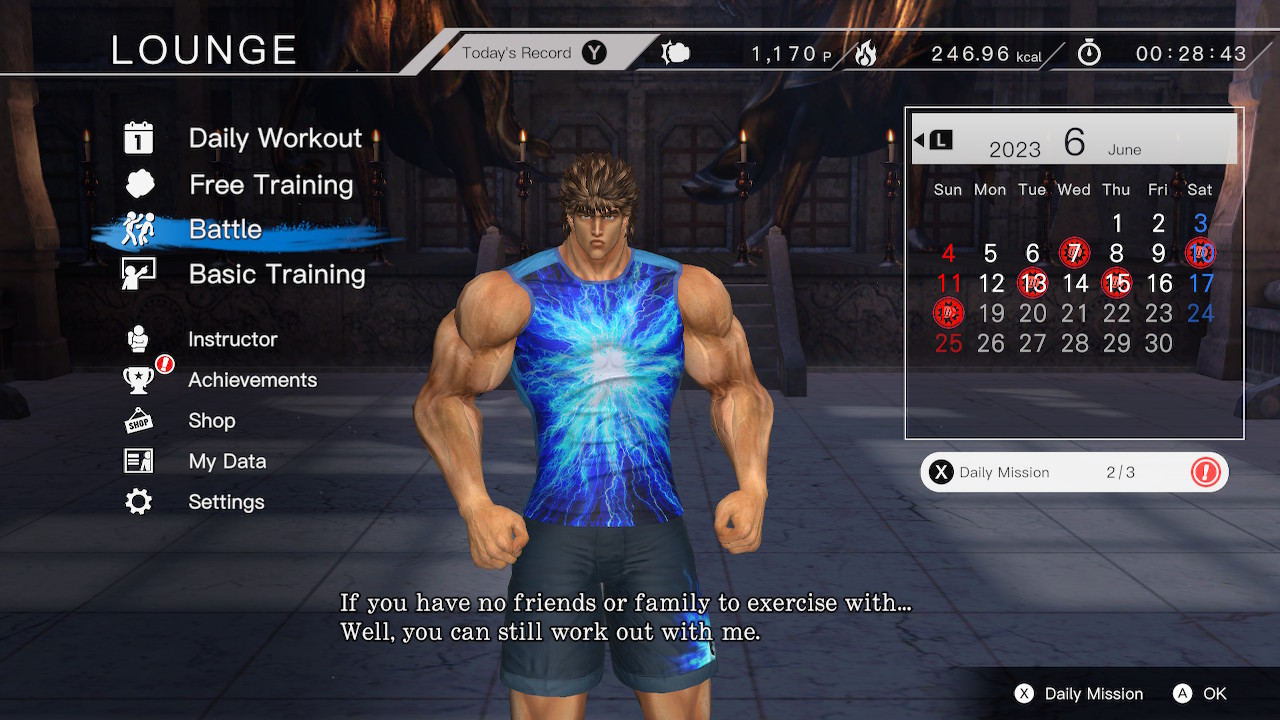This screenshot has width=1280, height=720.
Task: Open My Data
Action: [x=227, y=461]
